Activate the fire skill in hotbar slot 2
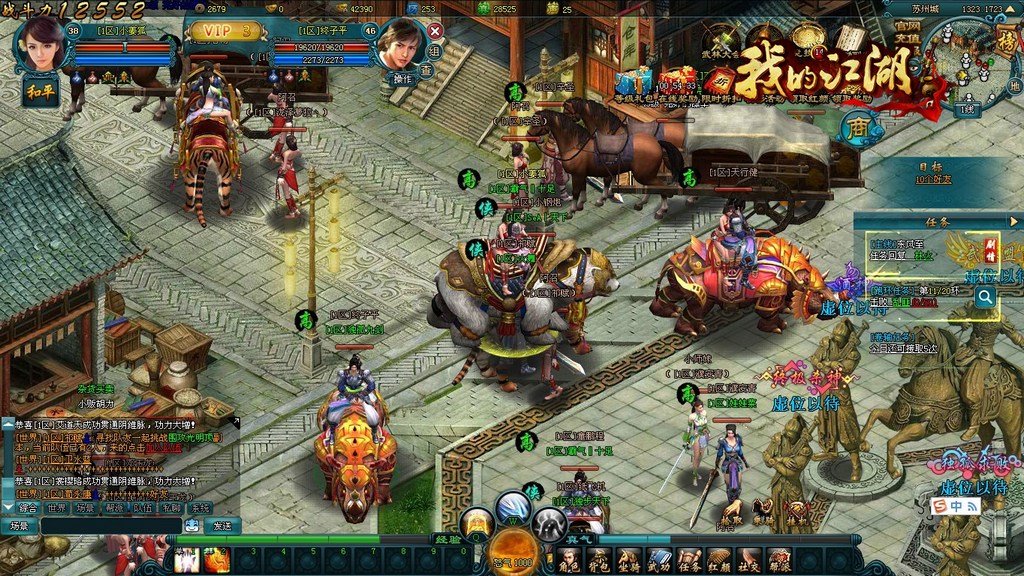The image size is (1024, 576). pos(216,561)
